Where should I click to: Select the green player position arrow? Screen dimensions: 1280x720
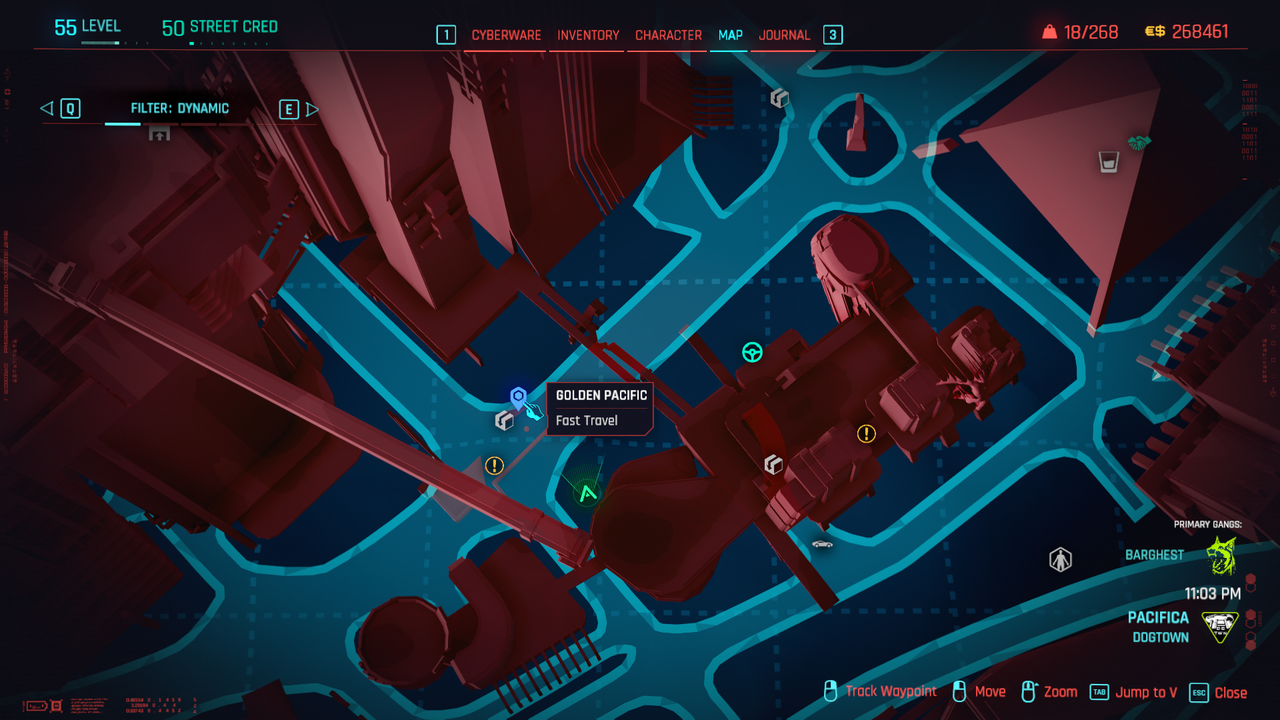coord(588,492)
